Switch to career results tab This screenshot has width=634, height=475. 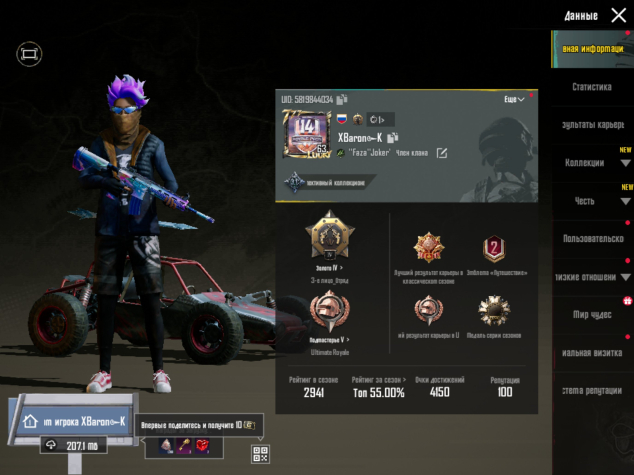[x=592, y=124]
